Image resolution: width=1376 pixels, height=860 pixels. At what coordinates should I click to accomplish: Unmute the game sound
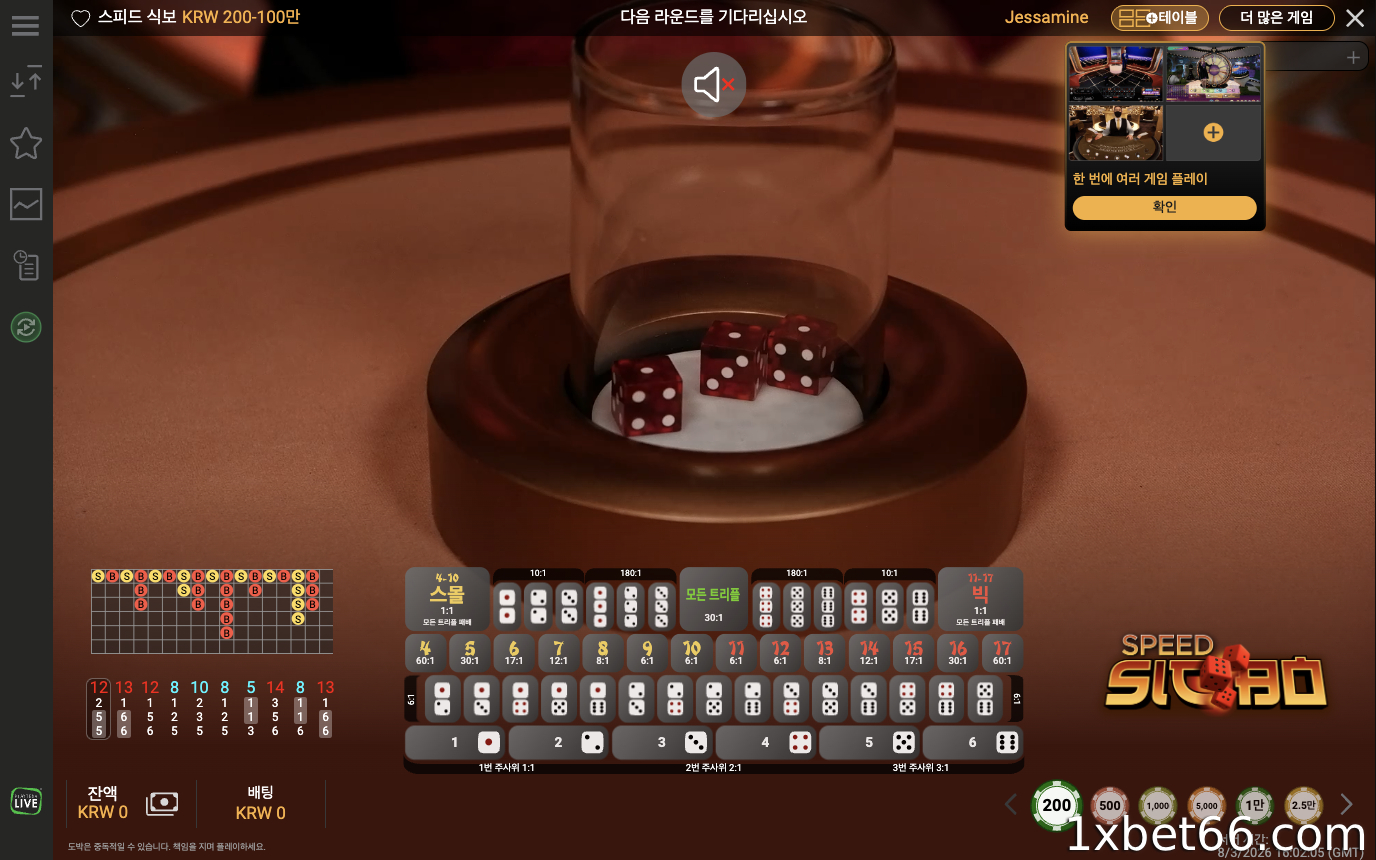point(714,85)
